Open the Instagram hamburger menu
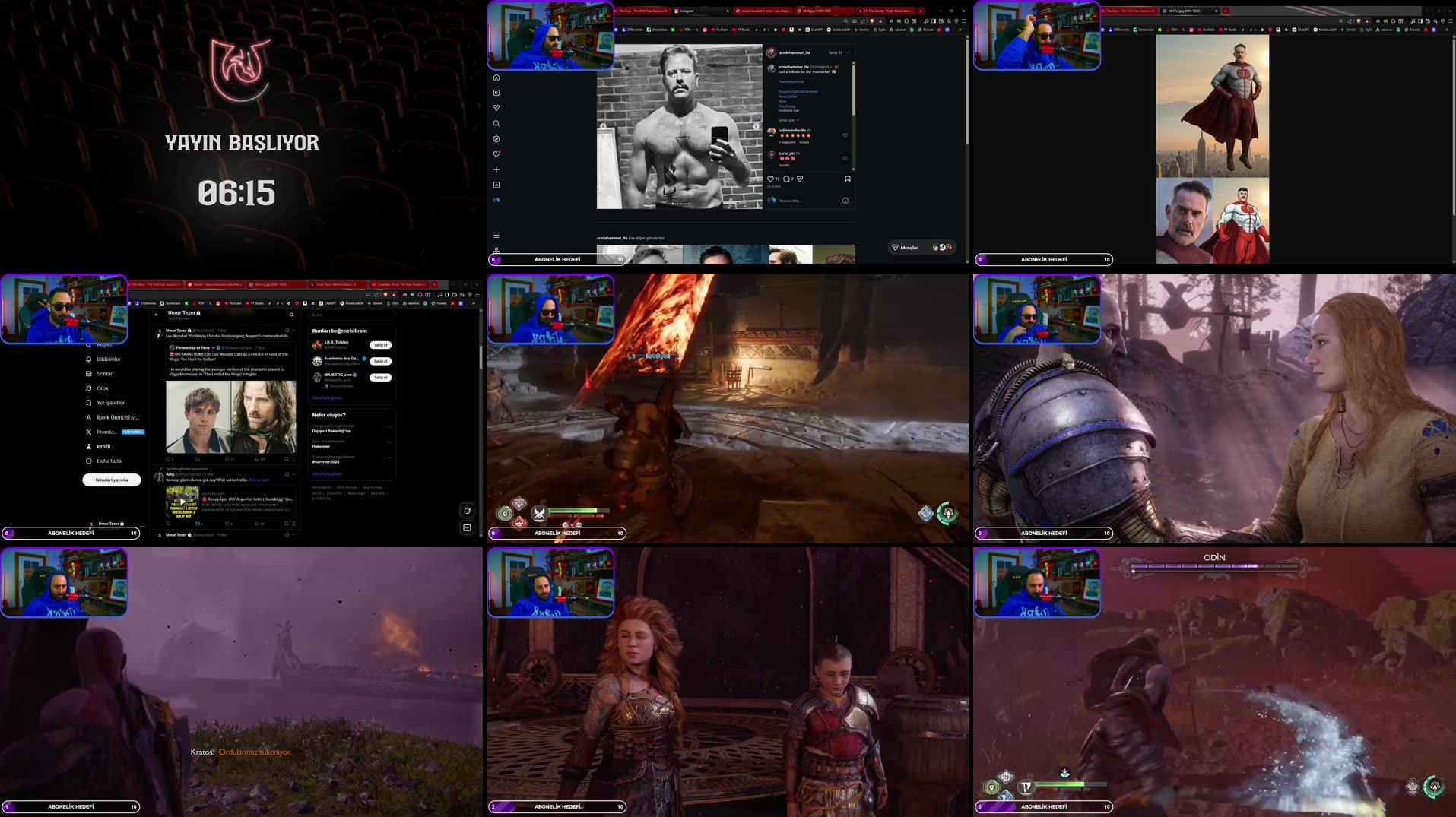This screenshot has width=1456, height=817. 496,235
